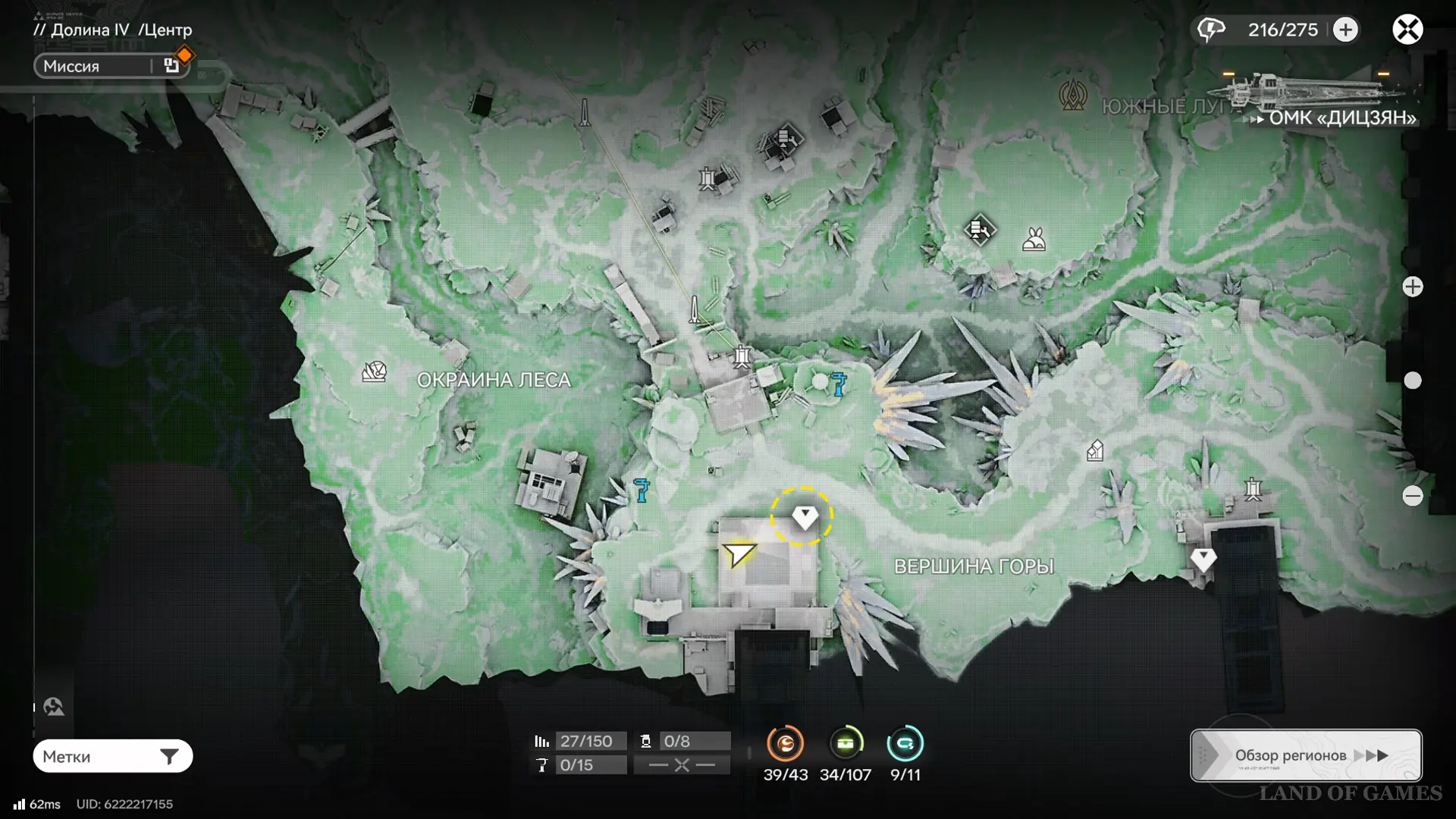1456x819 pixels.
Task: Select the rabbit icon map marker
Action: coord(1034,240)
